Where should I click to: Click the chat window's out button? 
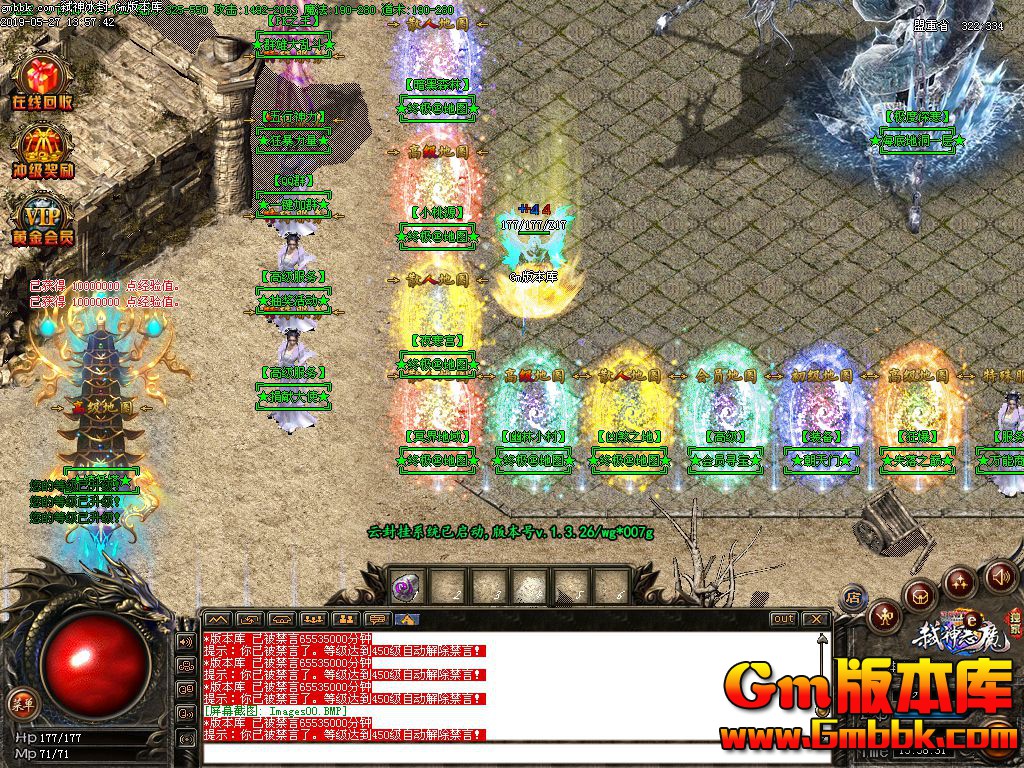[784, 619]
